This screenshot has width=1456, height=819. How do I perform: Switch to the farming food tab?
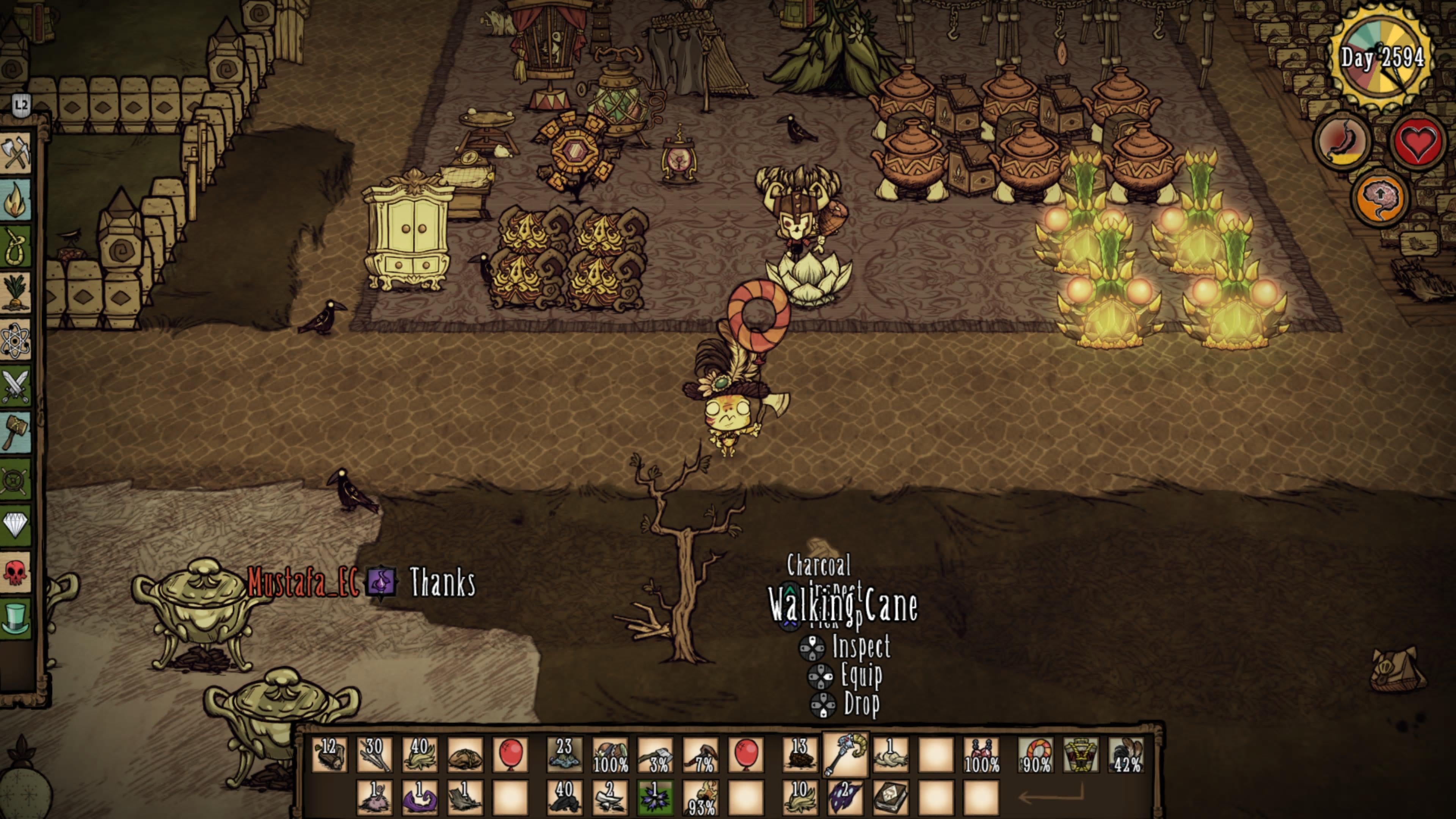[x=15, y=293]
